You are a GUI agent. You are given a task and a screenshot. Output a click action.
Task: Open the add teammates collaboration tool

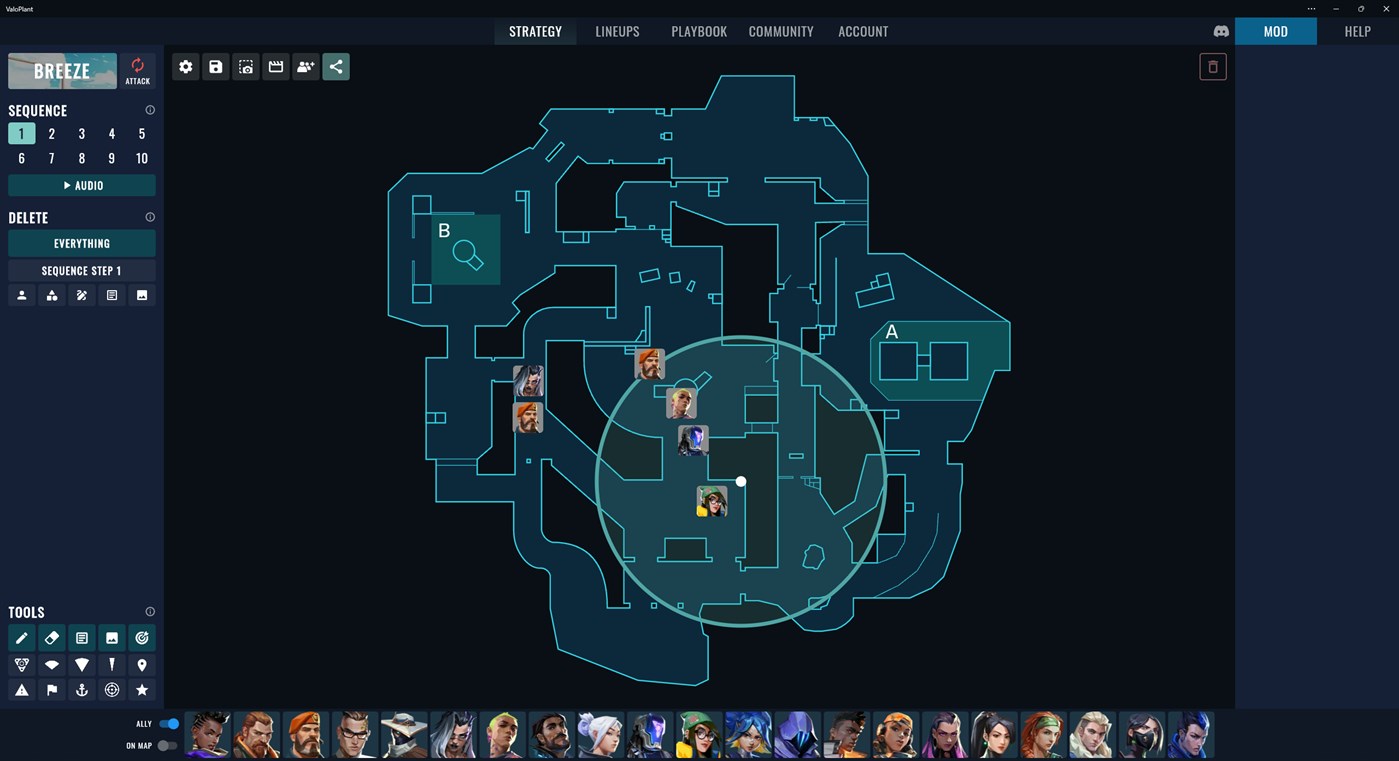[305, 66]
